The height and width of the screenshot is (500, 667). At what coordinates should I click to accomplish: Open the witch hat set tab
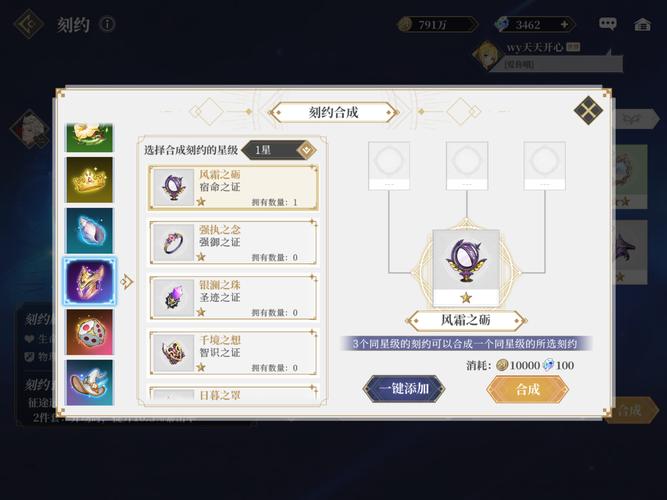click(x=90, y=381)
